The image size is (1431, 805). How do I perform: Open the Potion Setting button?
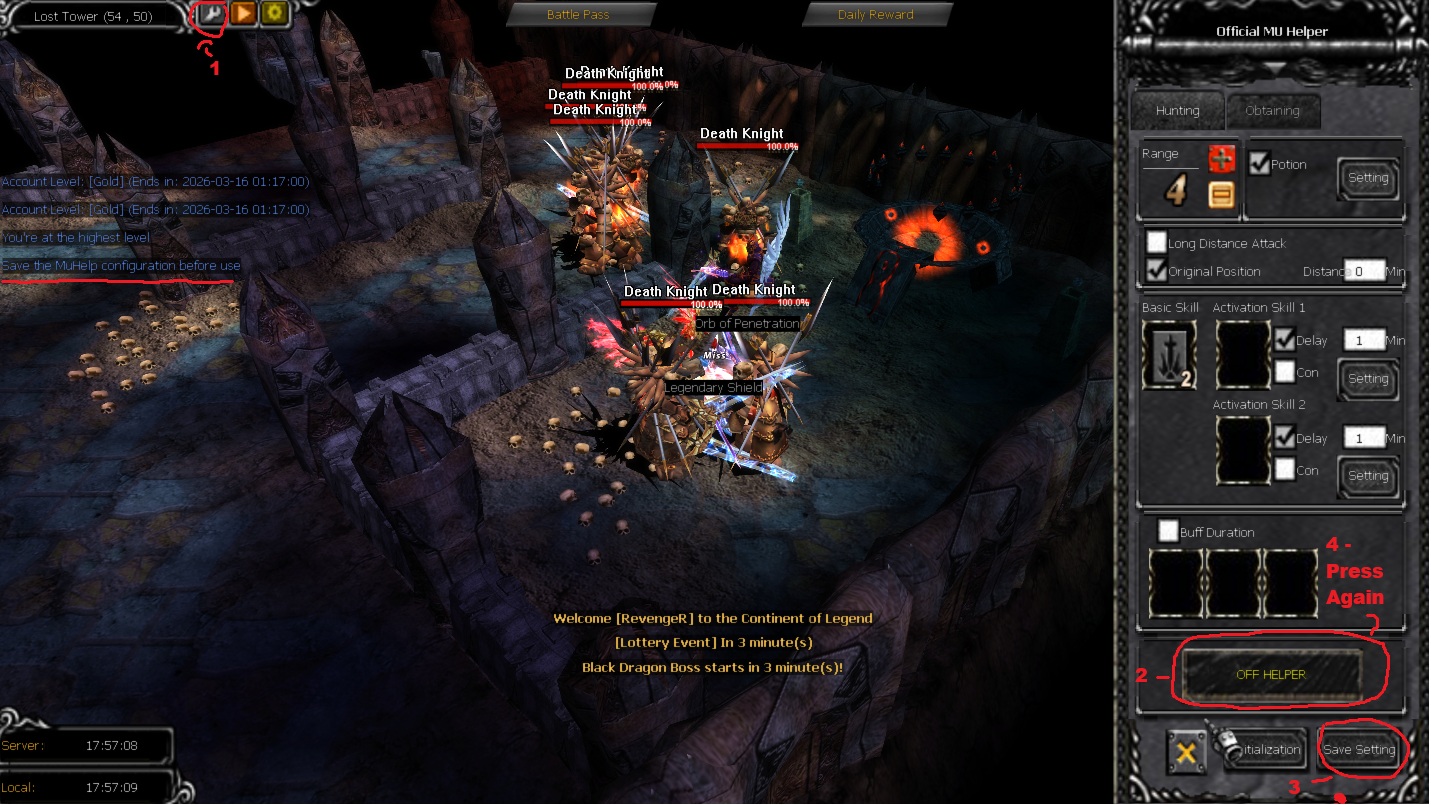[x=1368, y=178]
